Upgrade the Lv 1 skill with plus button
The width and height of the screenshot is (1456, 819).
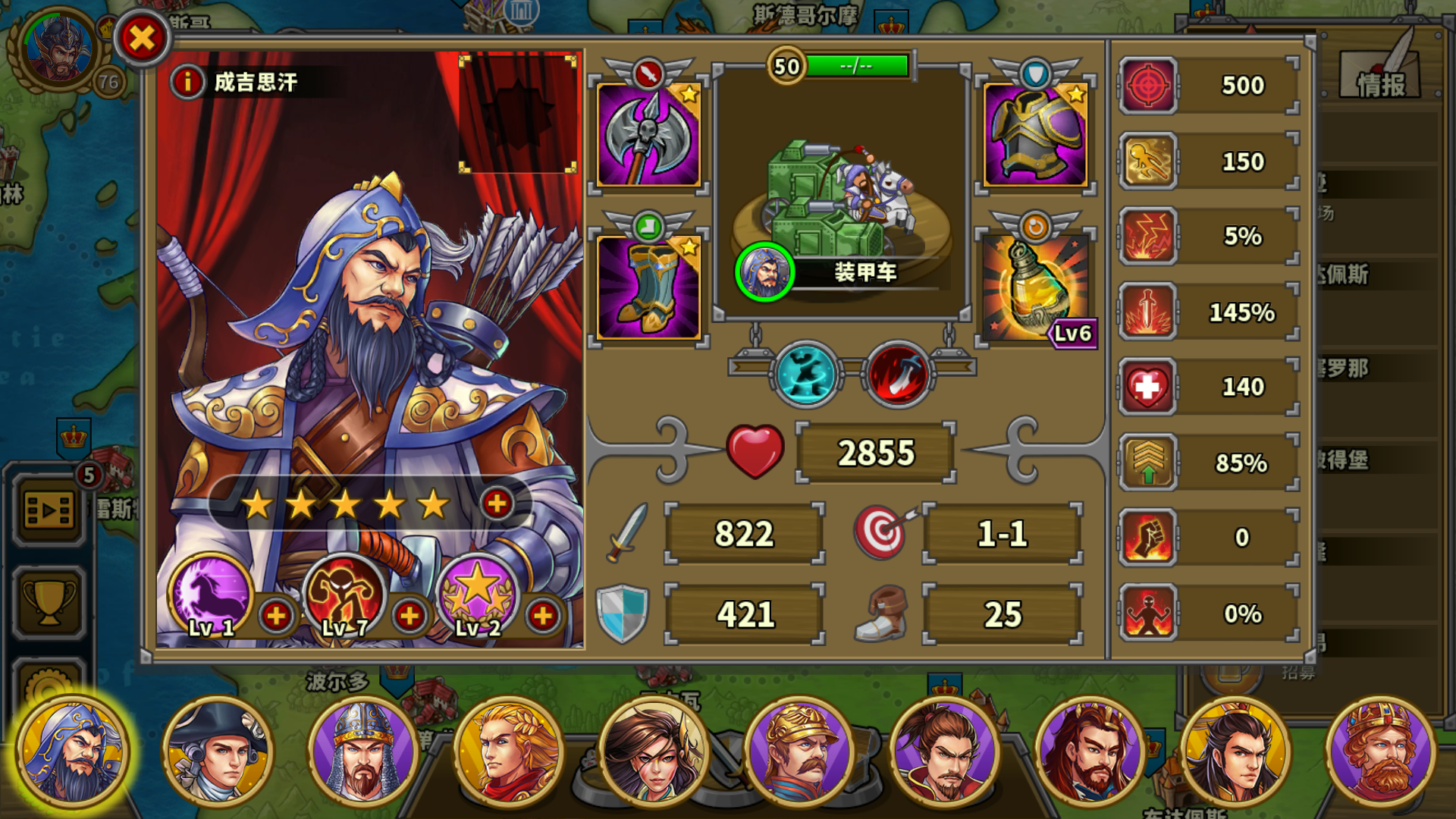tap(276, 617)
